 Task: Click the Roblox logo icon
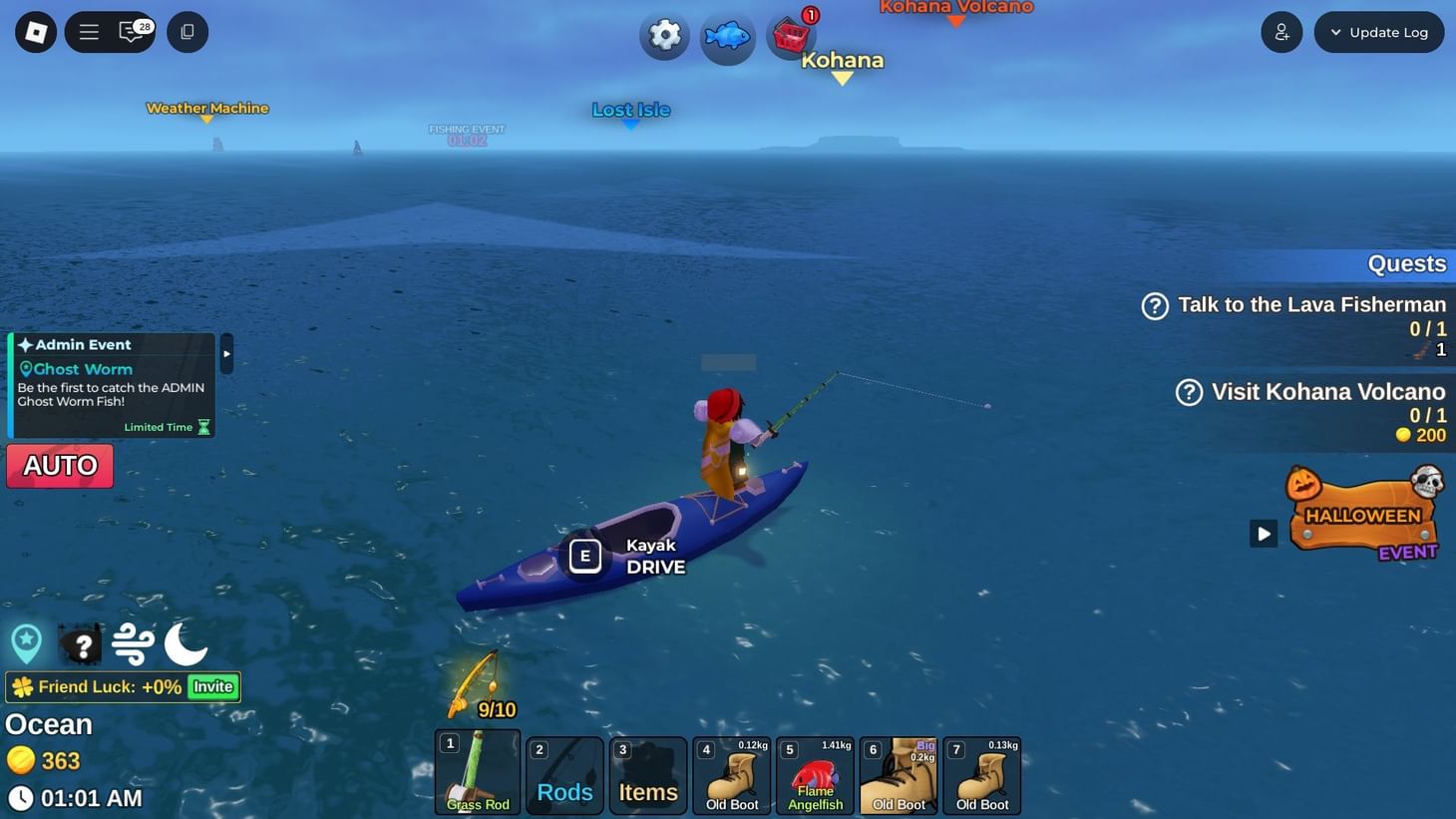point(36,32)
